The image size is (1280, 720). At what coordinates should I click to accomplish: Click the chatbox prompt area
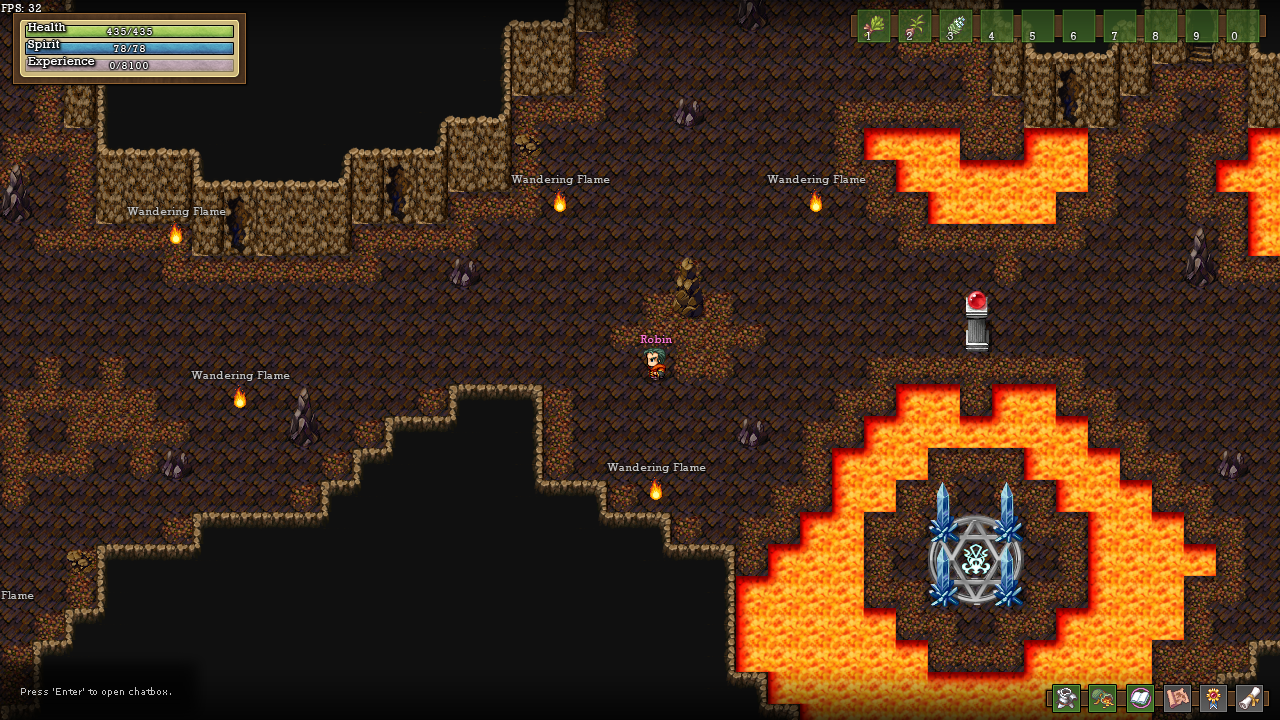tap(96, 692)
